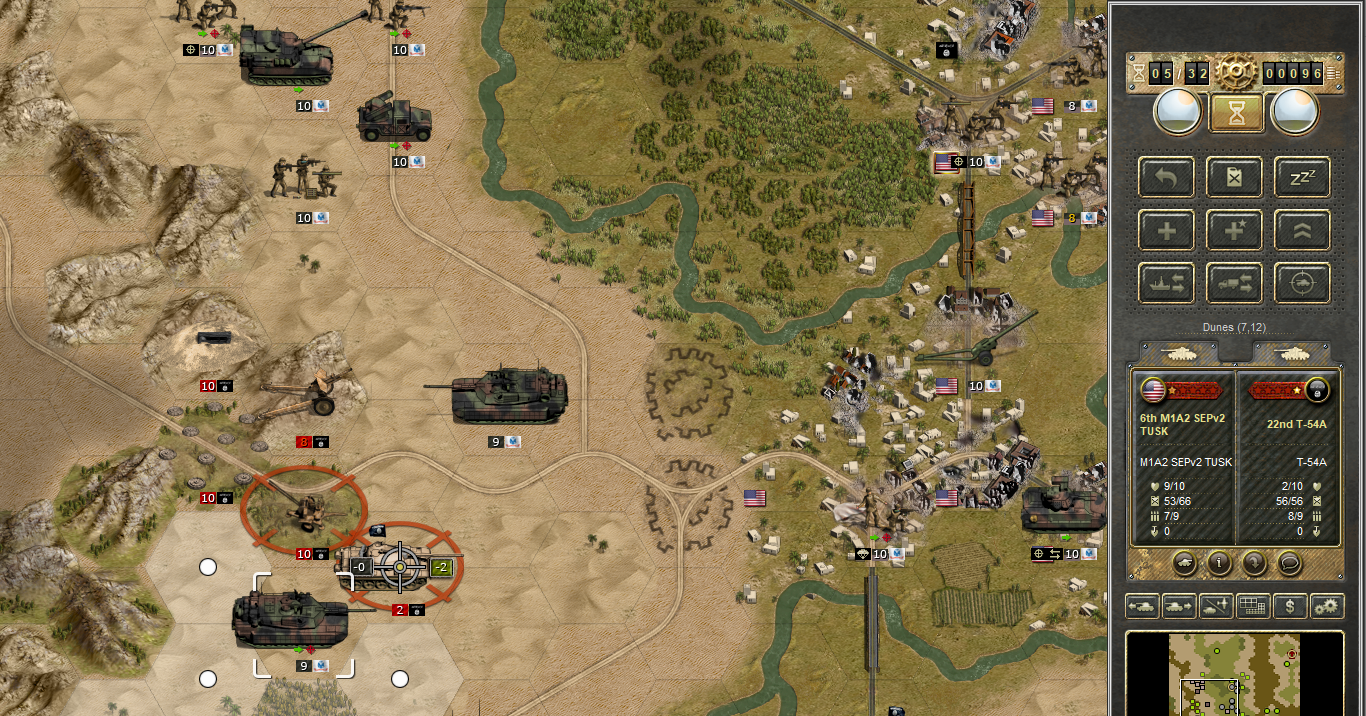Open the grid table toolbar button
1366x716 pixels.
tap(1252, 606)
